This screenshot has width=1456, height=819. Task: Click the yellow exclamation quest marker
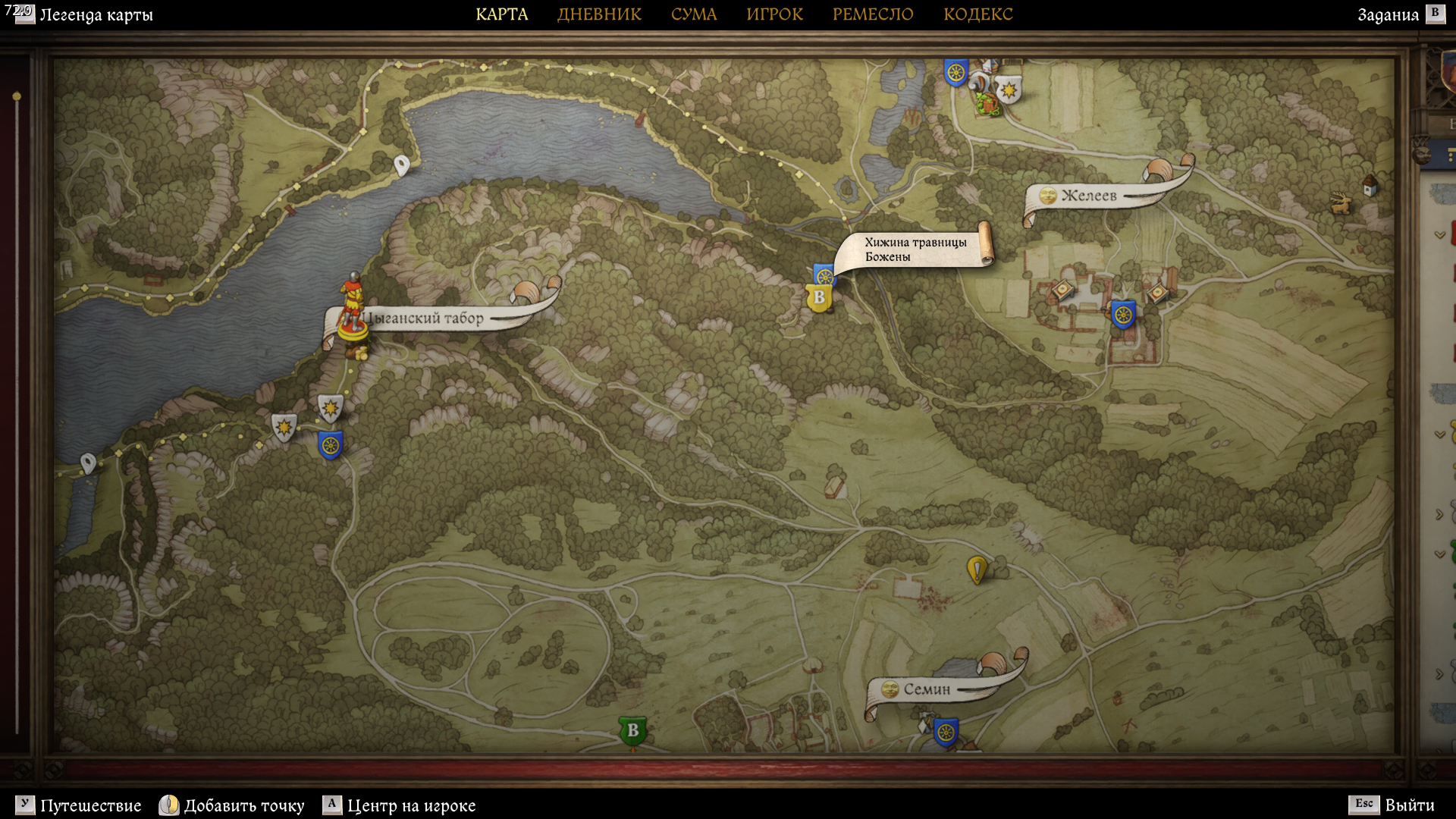(977, 569)
